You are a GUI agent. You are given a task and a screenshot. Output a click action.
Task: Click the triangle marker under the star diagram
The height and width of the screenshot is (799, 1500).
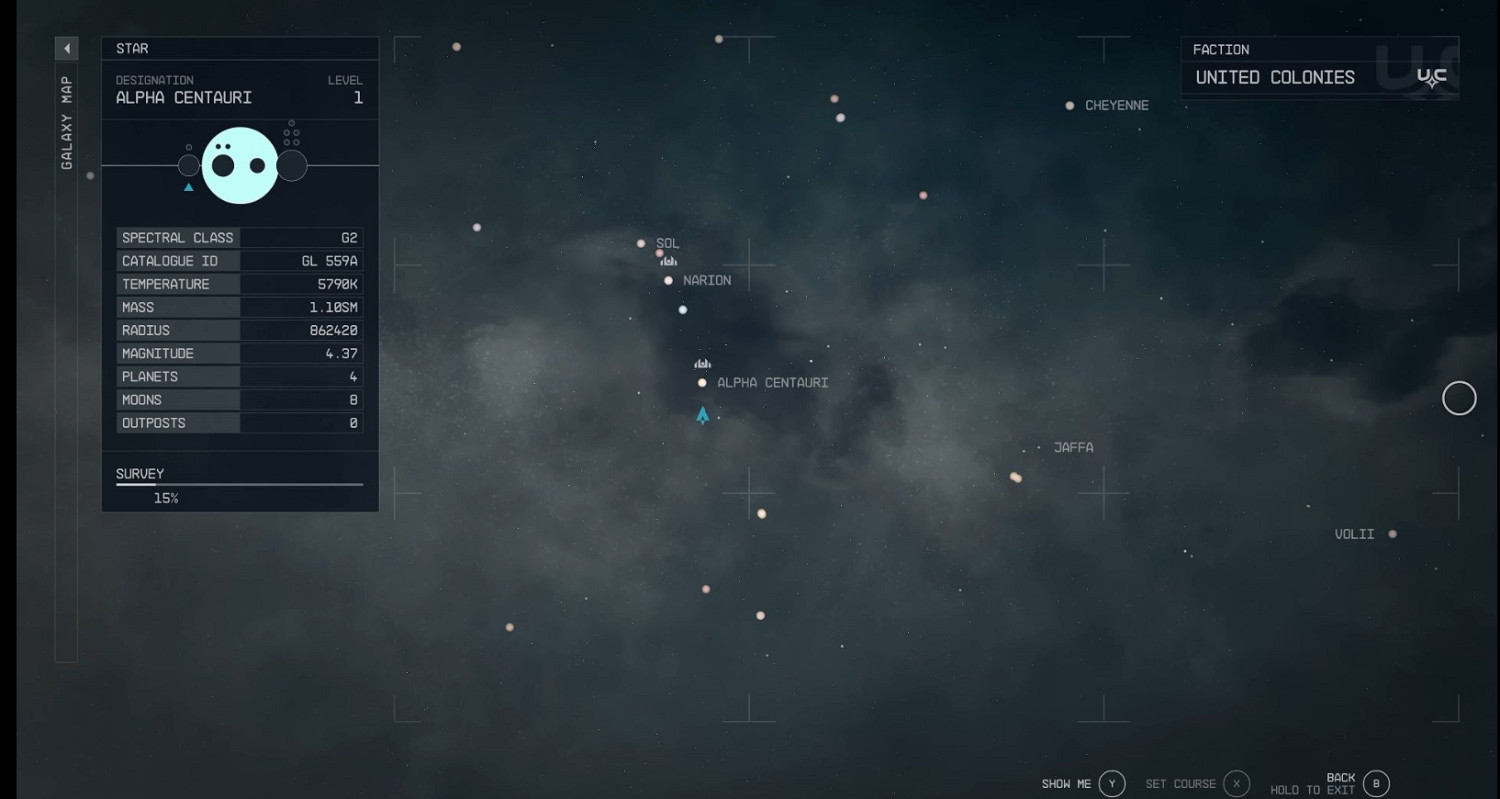[188, 186]
